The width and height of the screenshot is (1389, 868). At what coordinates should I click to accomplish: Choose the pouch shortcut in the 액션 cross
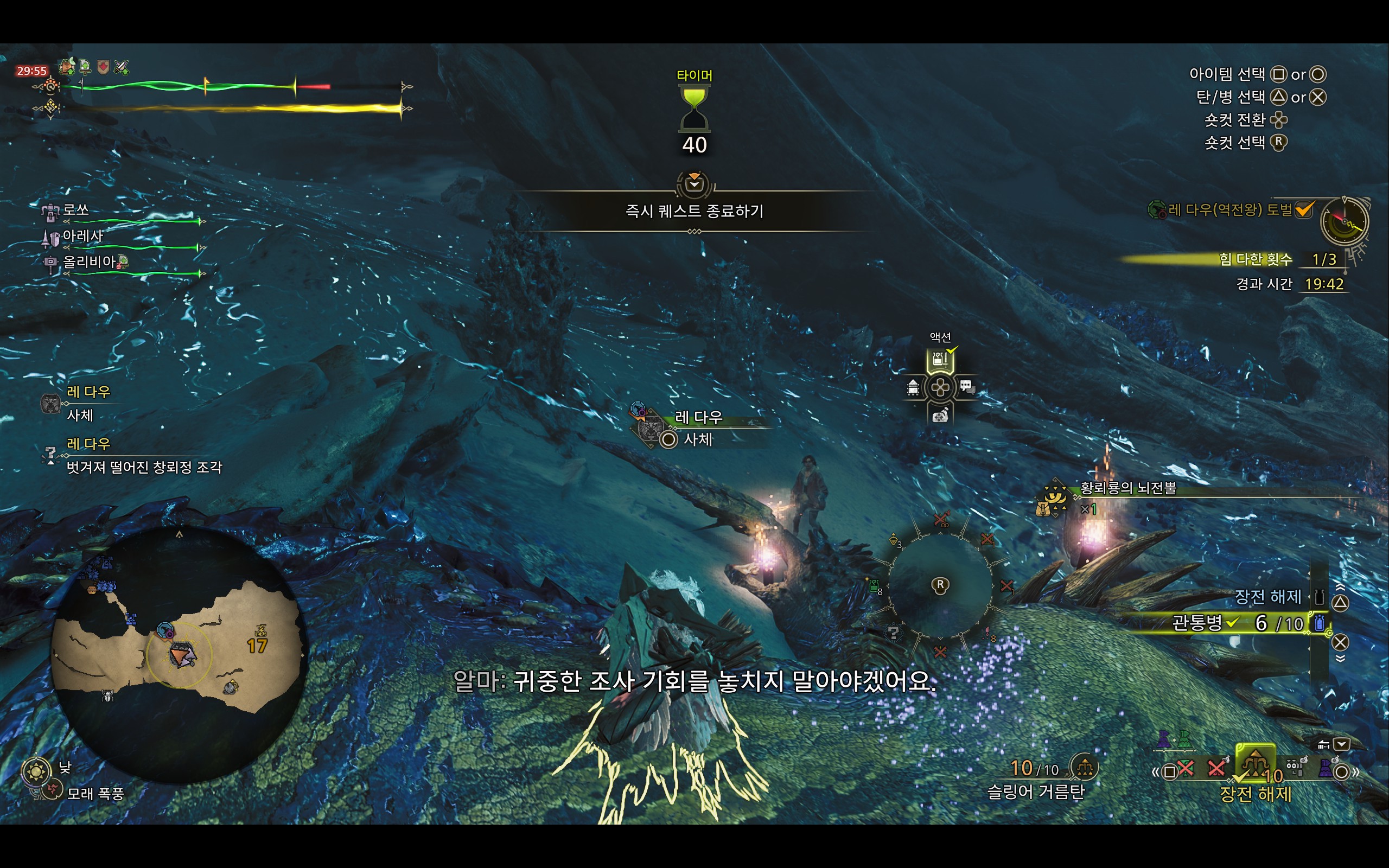tap(940, 415)
